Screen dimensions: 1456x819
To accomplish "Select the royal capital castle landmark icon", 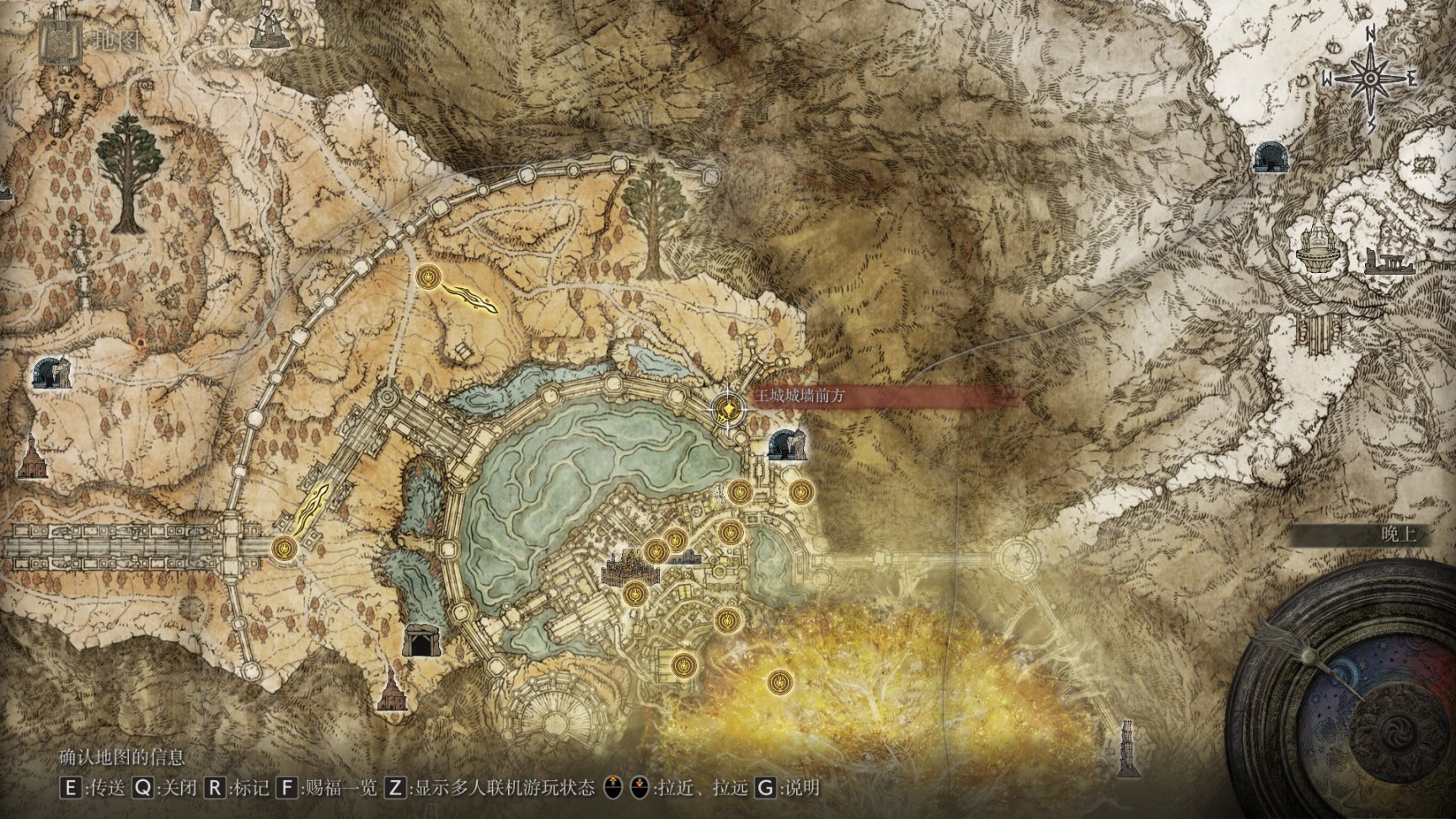I will [x=625, y=569].
